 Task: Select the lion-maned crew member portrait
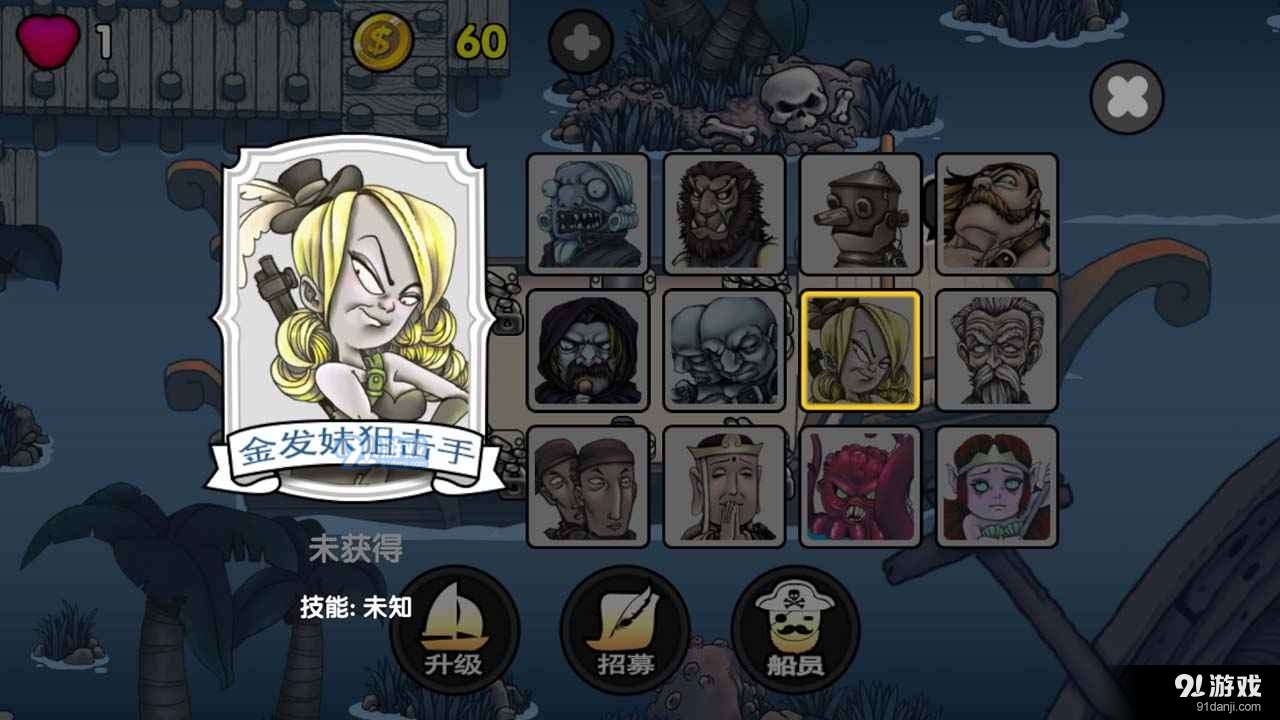(722, 213)
